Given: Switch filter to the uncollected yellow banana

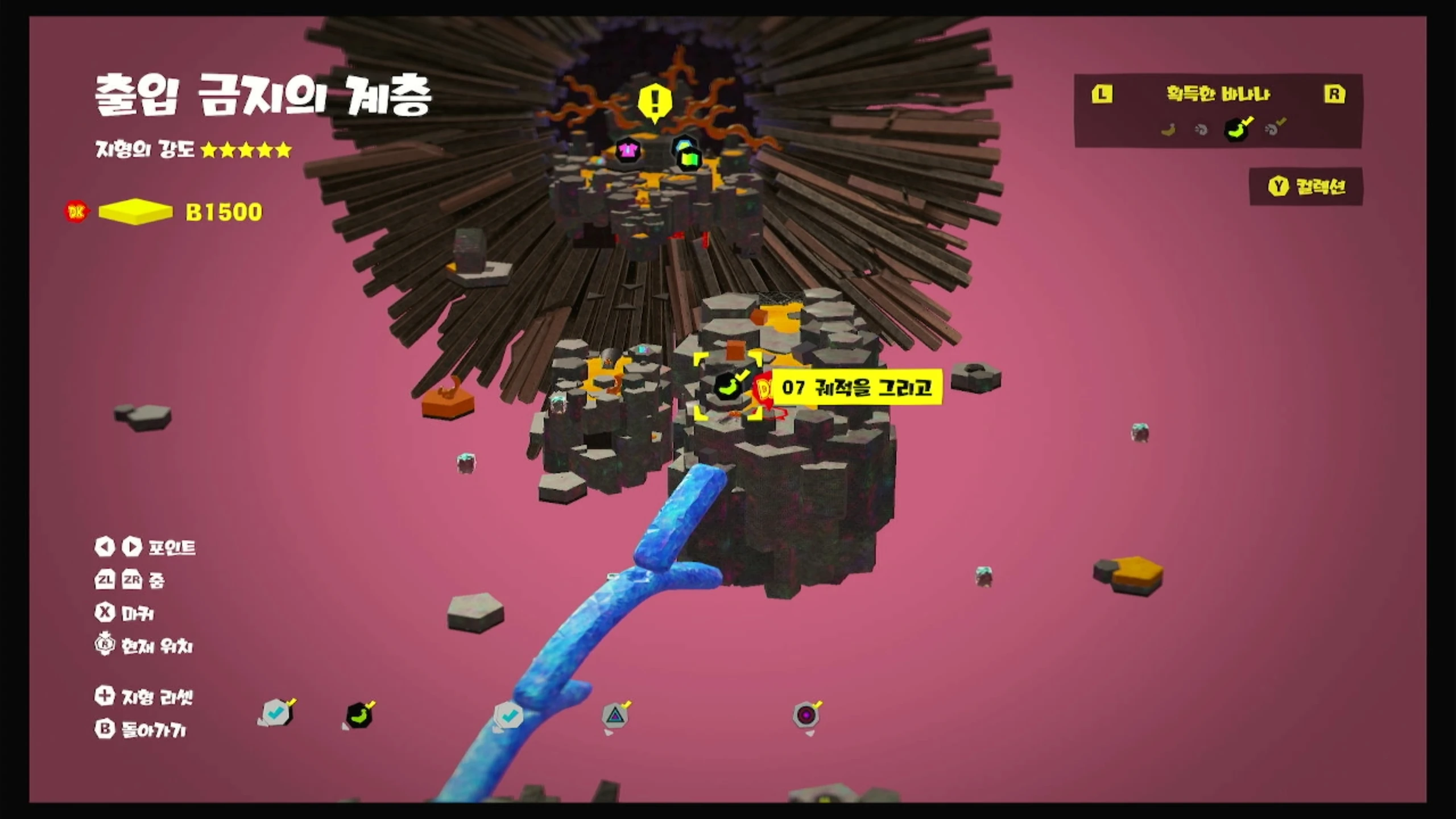Looking at the screenshot, I should [1168, 130].
